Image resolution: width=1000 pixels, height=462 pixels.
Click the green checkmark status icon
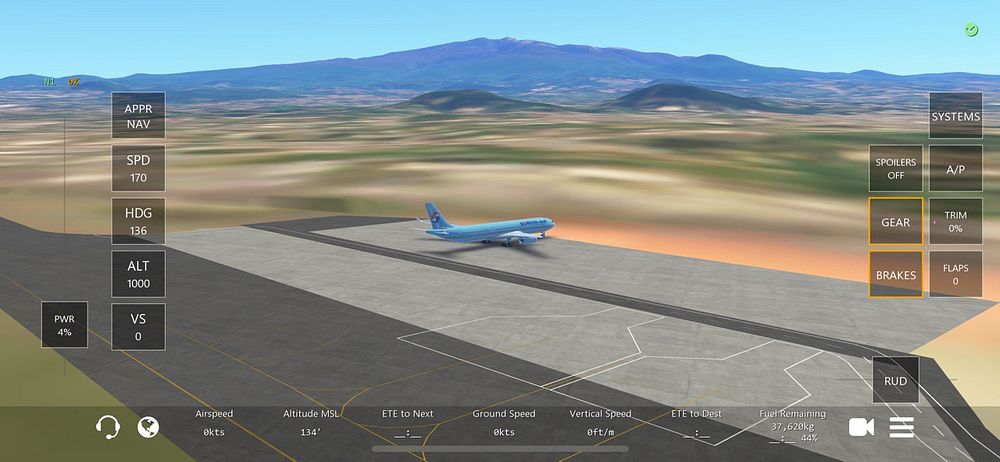[x=971, y=31]
